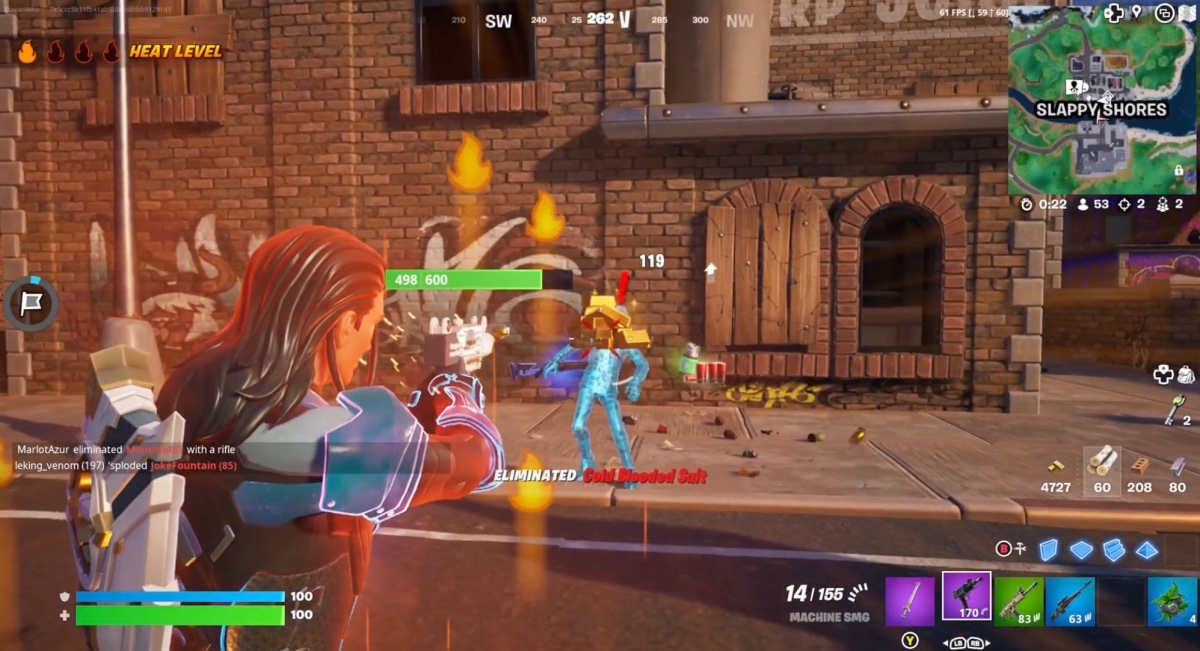
Task: Pick the stairs building piece
Action: tap(1114, 549)
